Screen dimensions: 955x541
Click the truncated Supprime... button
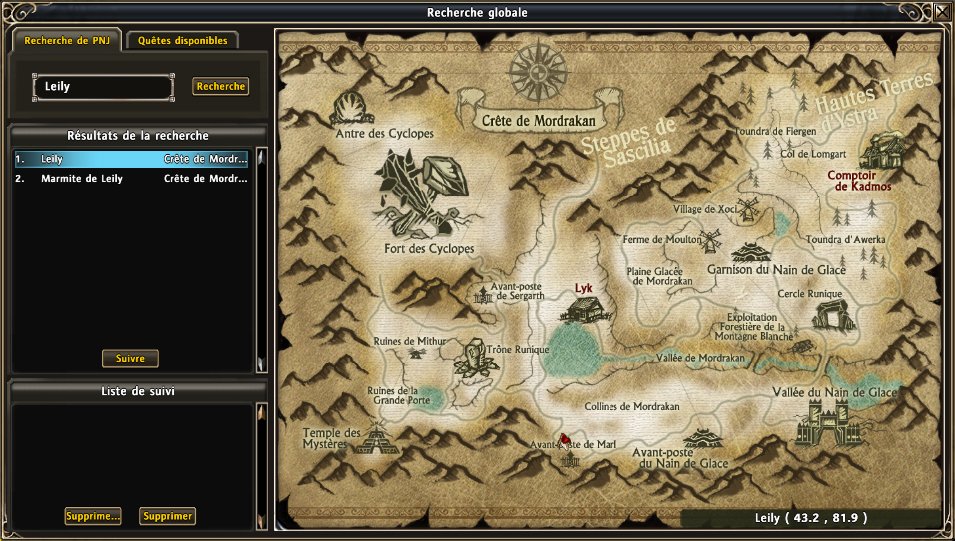[93, 516]
